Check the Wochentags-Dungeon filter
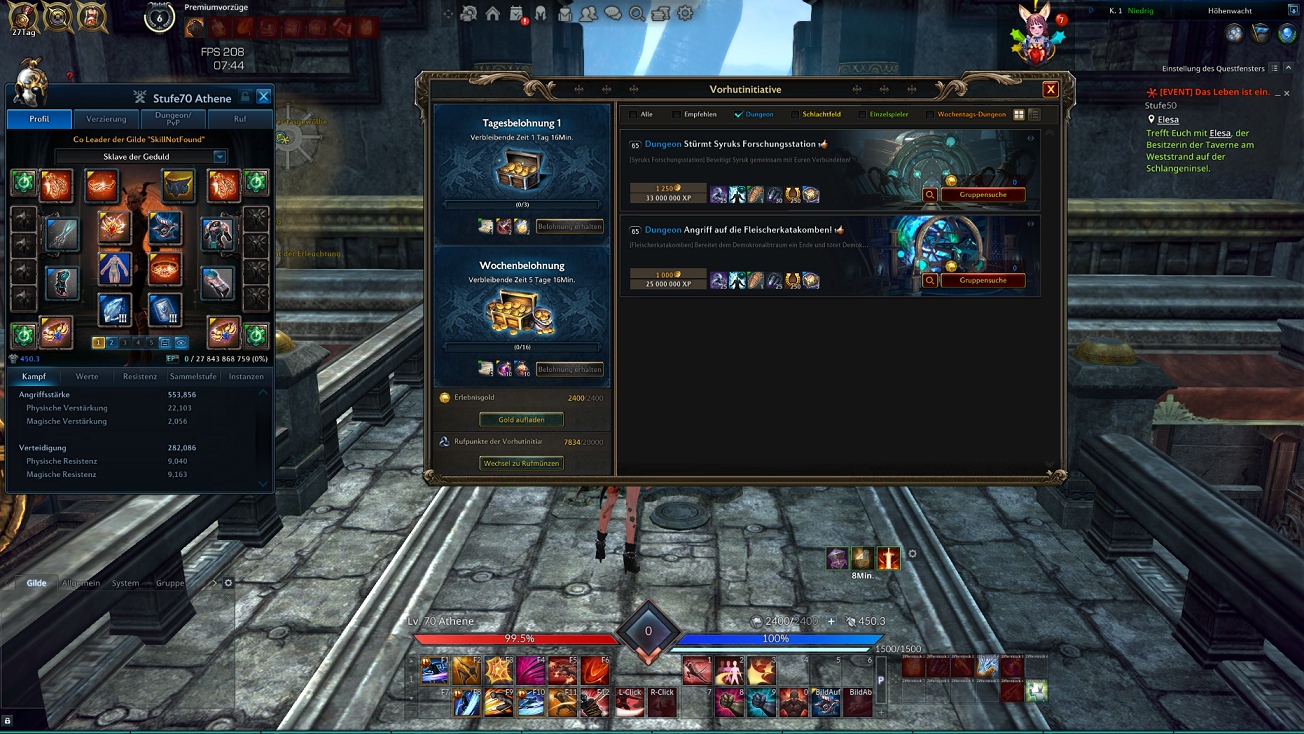Viewport: 1304px width, 734px height. point(929,115)
